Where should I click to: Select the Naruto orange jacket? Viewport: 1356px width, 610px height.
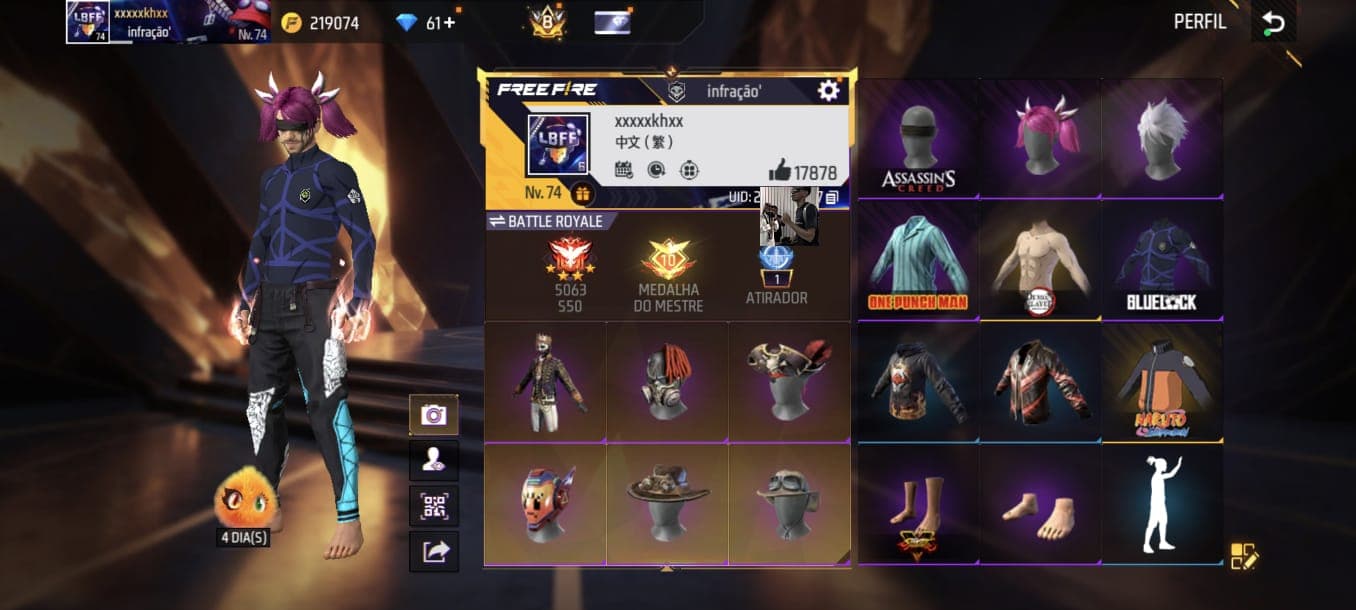[1161, 382]
